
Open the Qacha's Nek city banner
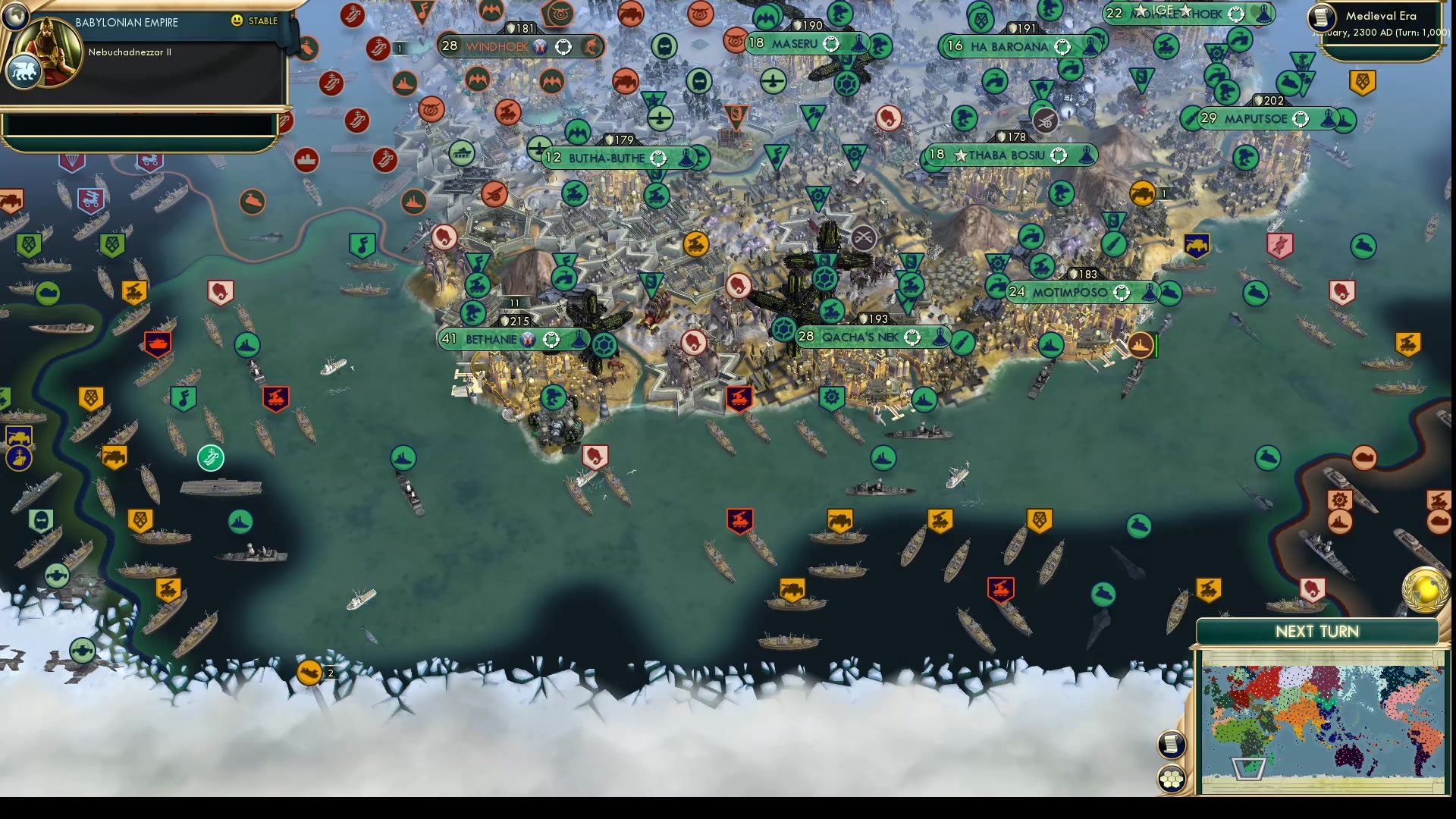tap(861, 334)
